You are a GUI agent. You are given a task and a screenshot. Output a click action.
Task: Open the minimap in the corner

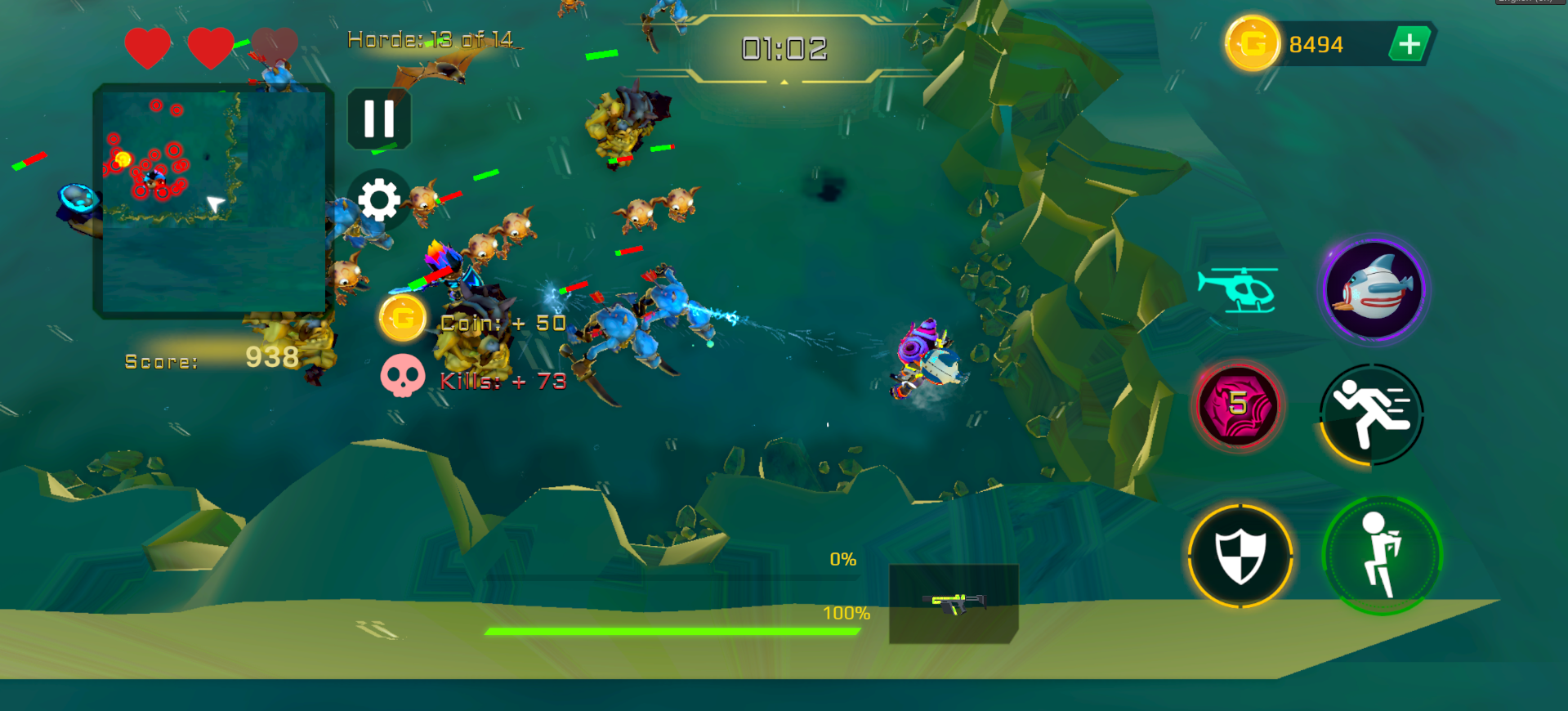(212, 199)
